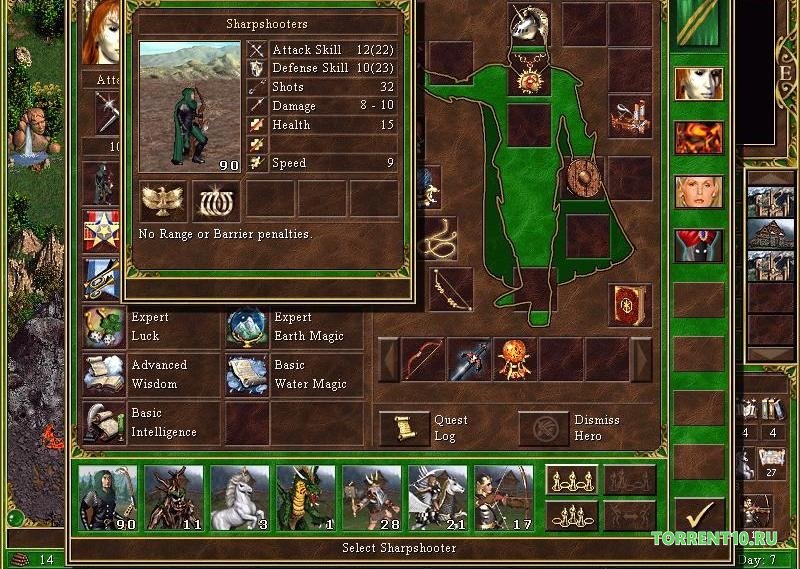
Task: Choose the elf archer stack of 17
Action: pyautogui.click(x=503, y=497)
